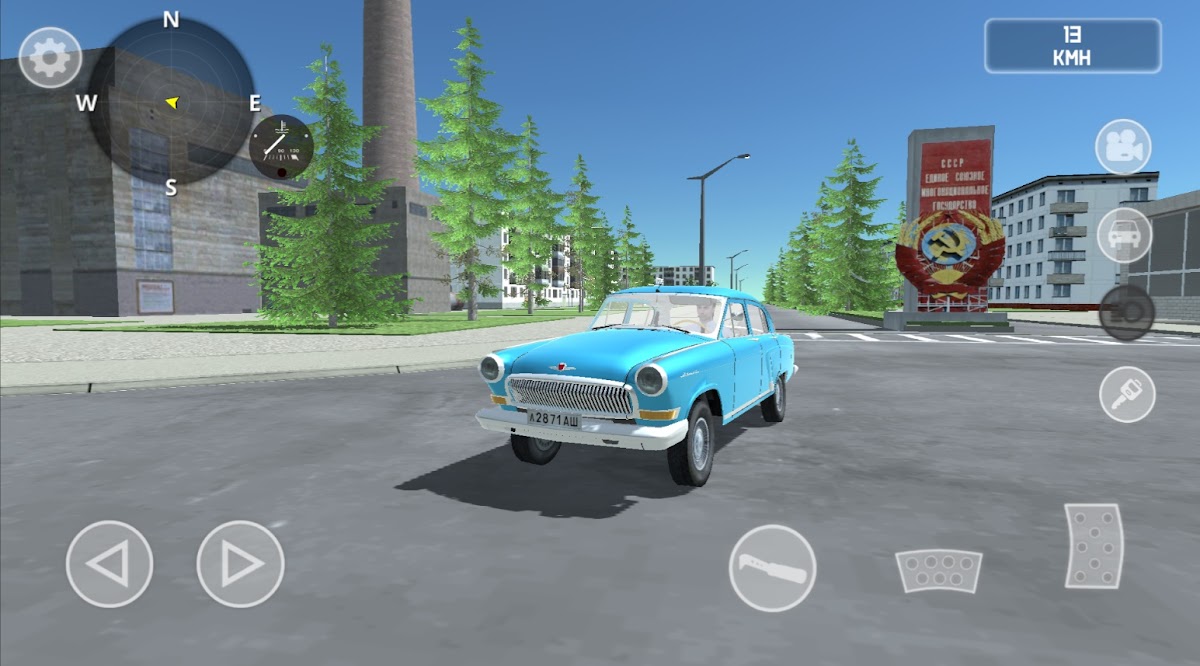This screenshot has width=1200, height=666.
Task: Toggle the dark headlight button
Action: [x=1126, y=312]
